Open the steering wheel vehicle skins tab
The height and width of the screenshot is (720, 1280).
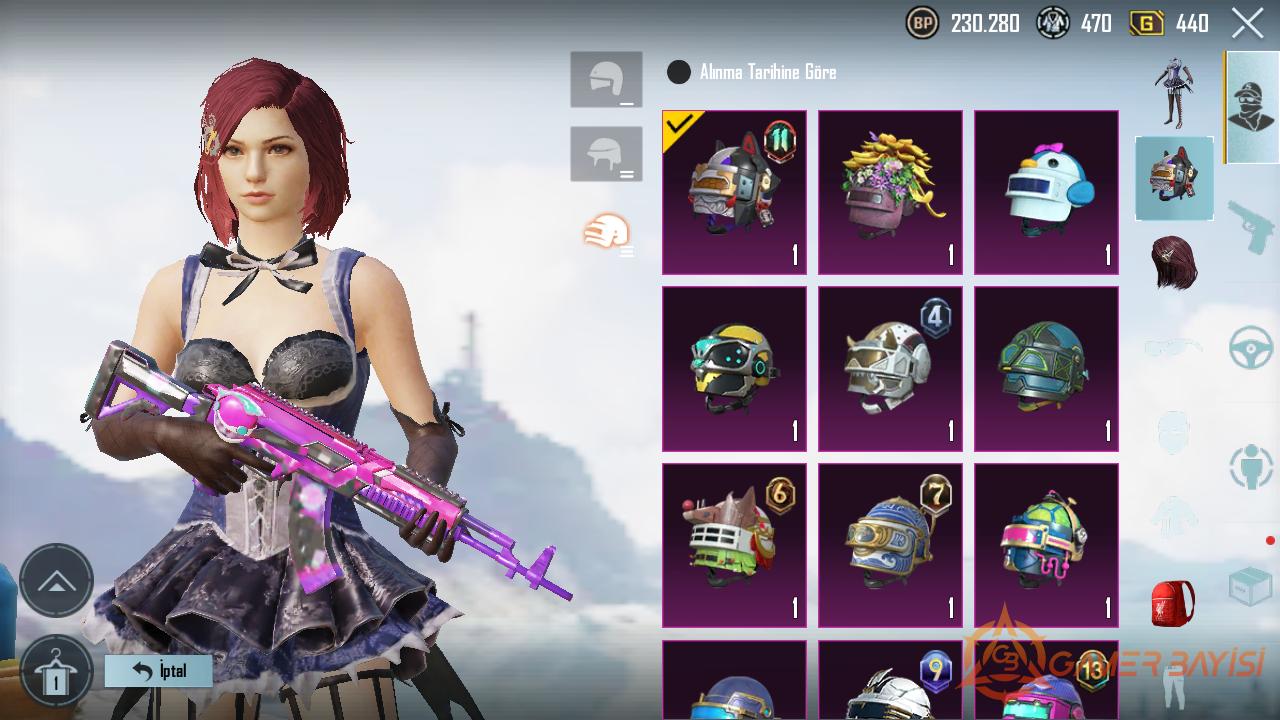point(1251,348)
